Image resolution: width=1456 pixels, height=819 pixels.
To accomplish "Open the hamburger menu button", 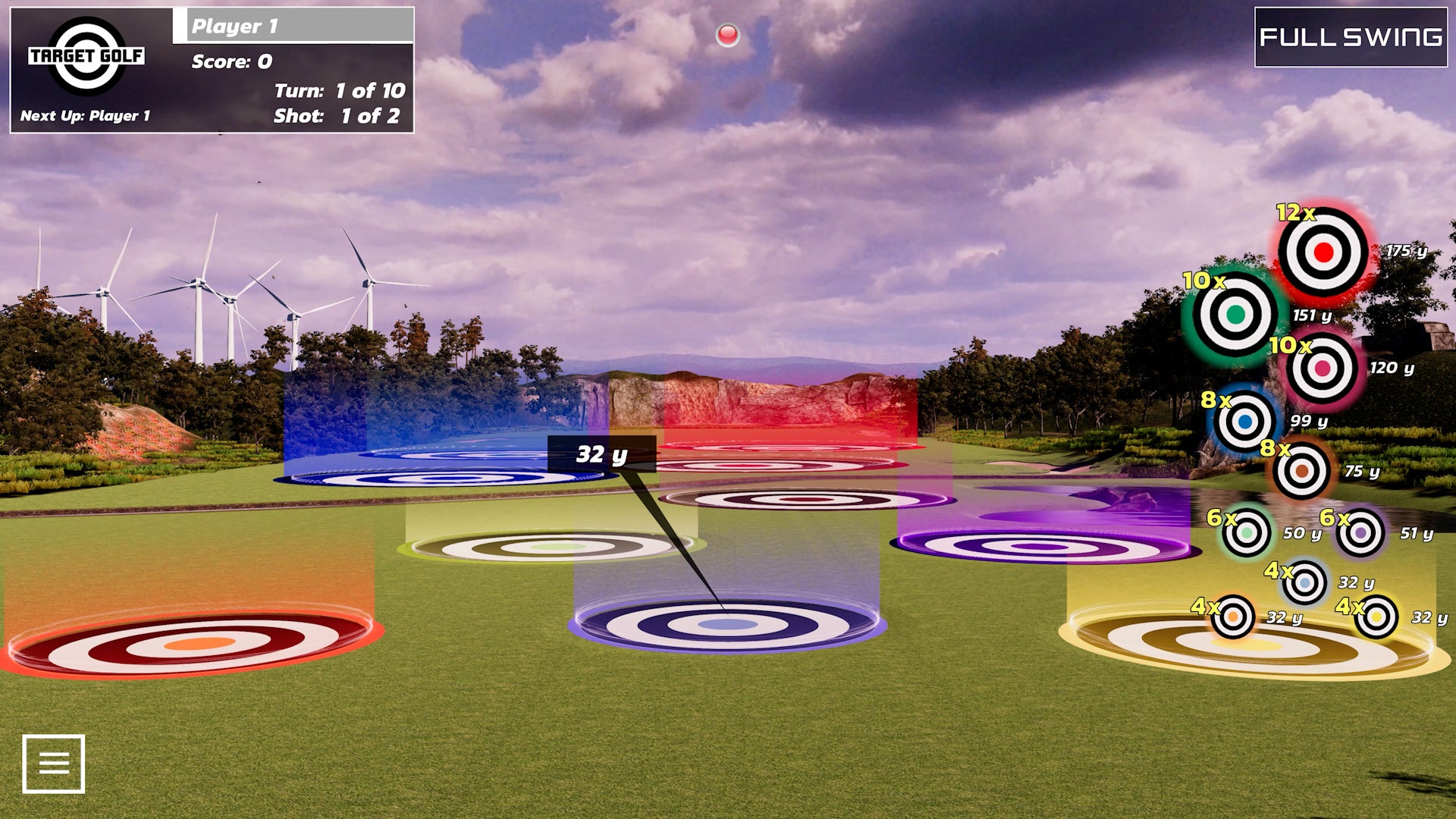I will [53, 764].
